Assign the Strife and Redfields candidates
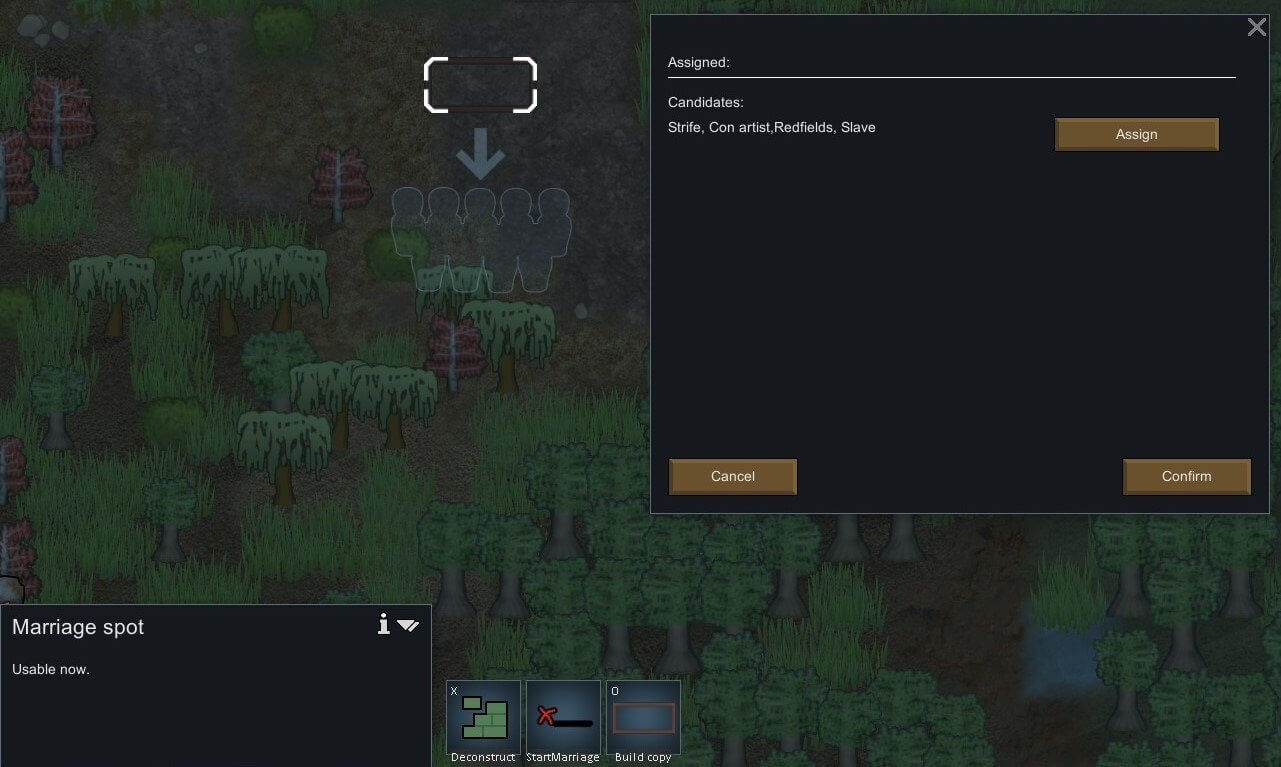1281x767 pixels. [1136, 134]
